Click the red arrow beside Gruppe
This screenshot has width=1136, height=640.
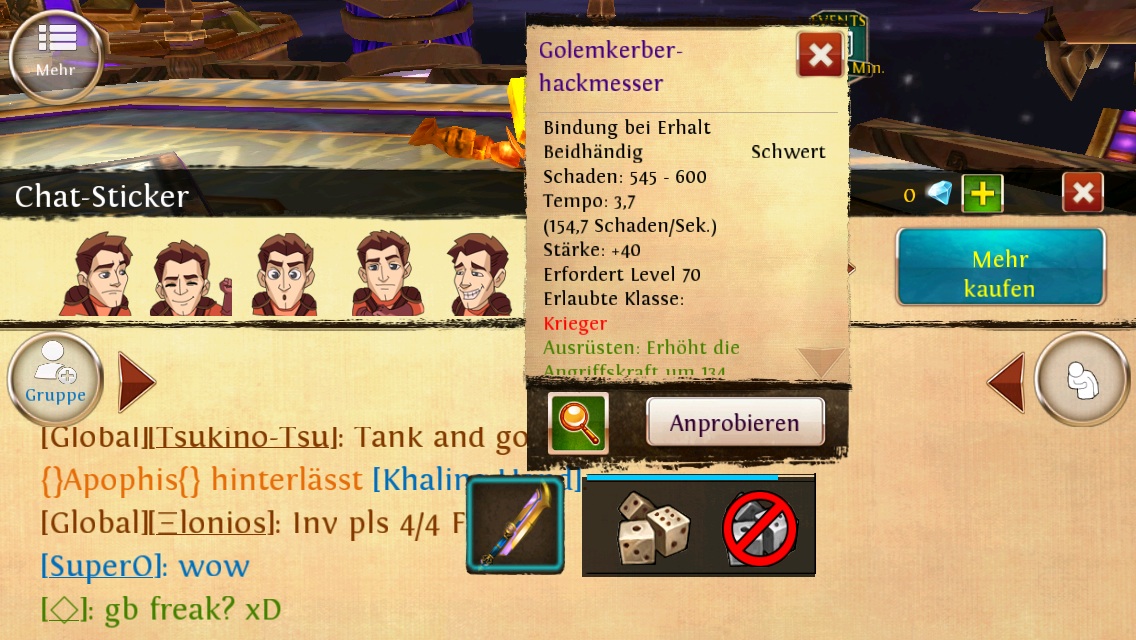[x=136, y=382]
